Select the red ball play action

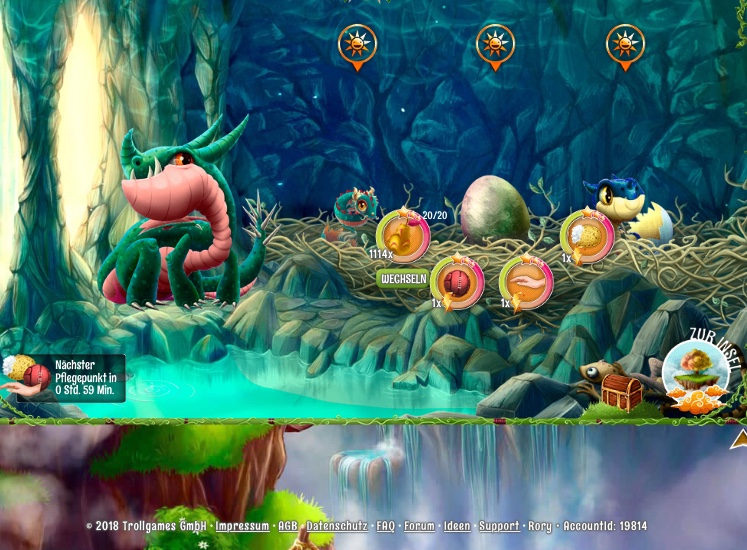point(457,280)
